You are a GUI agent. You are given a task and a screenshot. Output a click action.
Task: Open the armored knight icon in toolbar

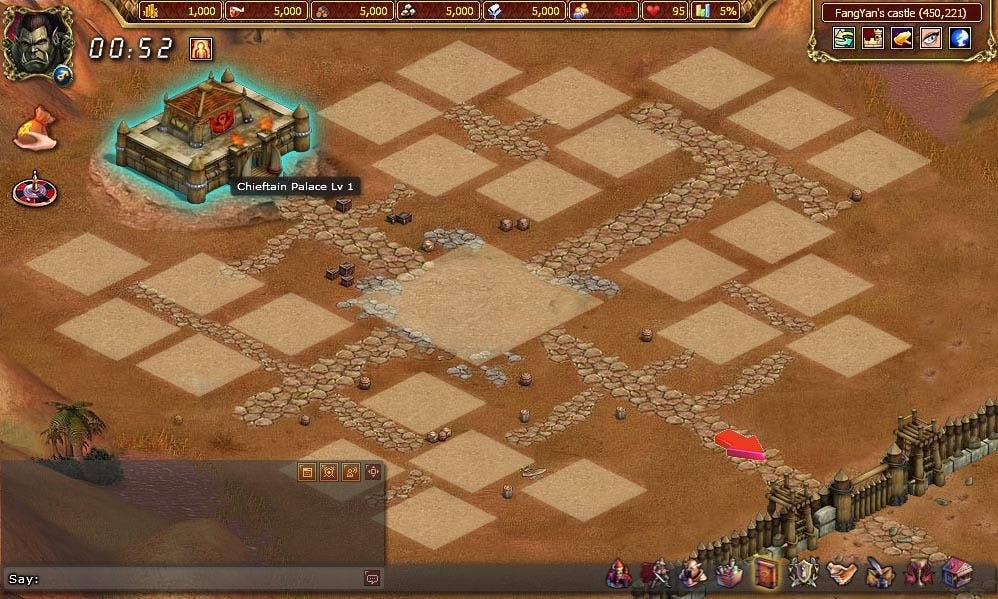pyautogui.click(x=655, y=574)
